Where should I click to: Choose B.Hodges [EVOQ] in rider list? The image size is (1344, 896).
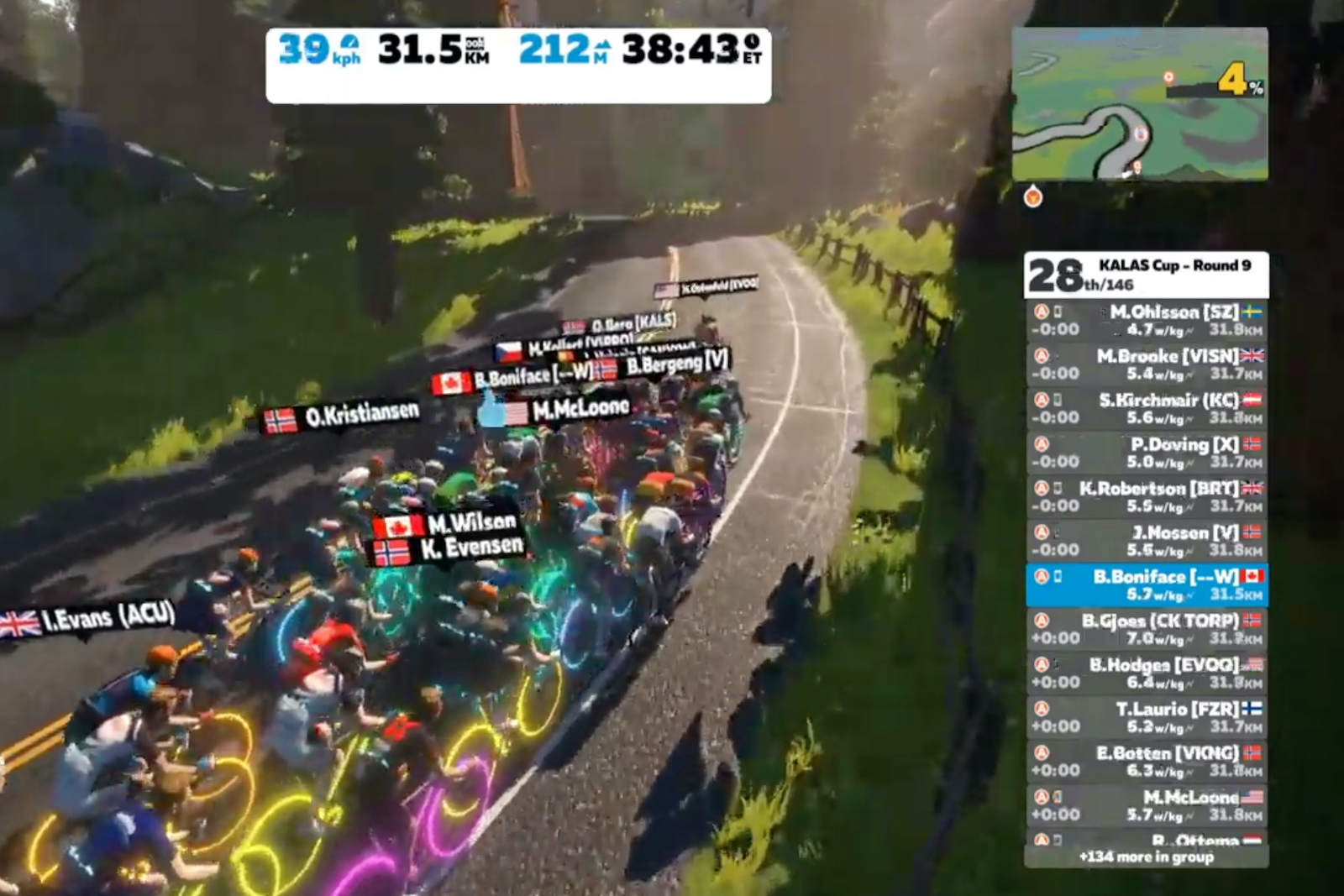click(x=1147, y=673)
